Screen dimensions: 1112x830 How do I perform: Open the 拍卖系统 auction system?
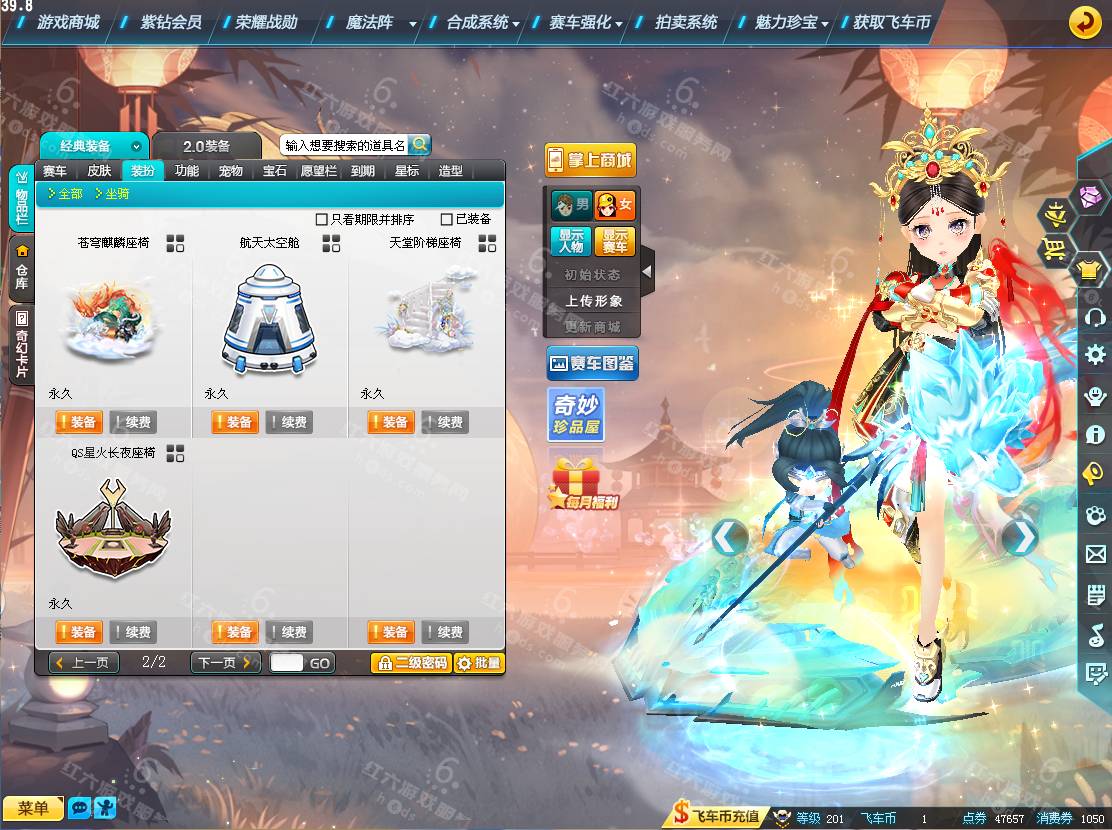(686, 22)
